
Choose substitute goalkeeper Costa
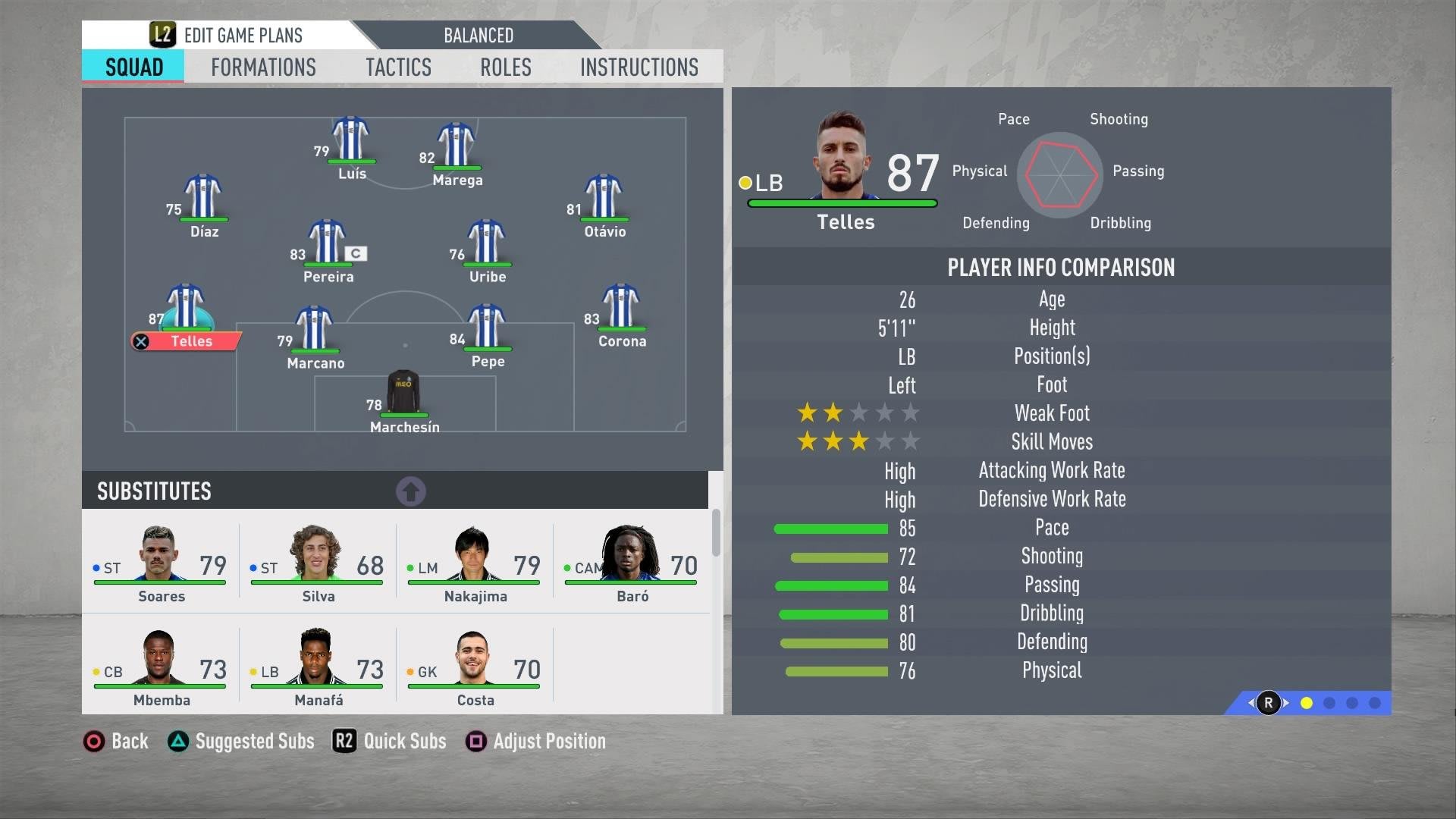tap(475, 666)
